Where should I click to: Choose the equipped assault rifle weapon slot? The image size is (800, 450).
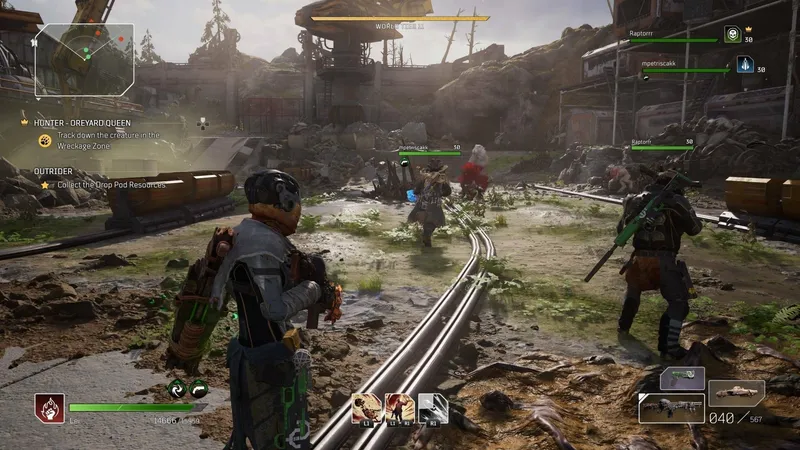(671, 408)
